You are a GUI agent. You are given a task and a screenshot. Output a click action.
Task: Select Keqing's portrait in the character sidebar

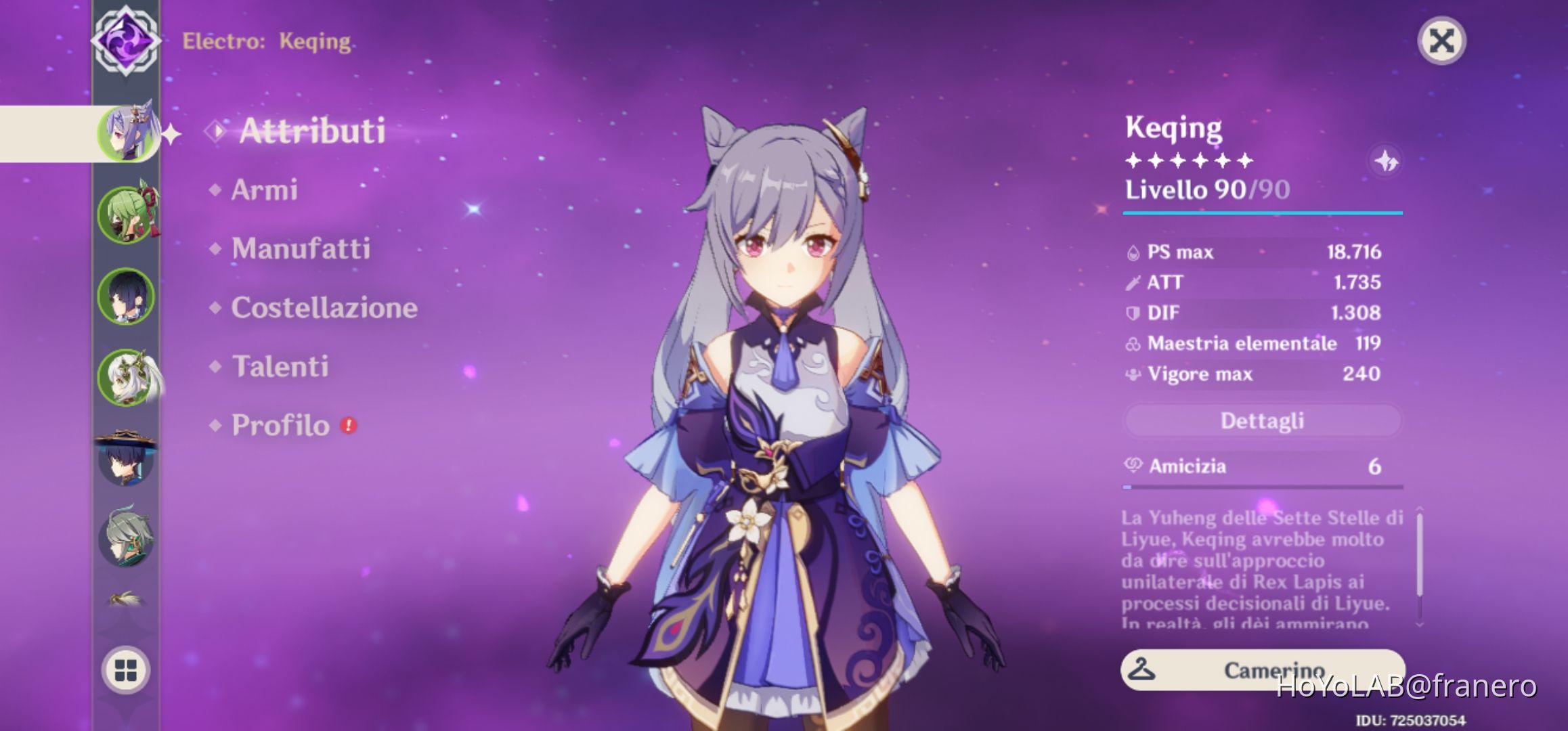click(x=129, y=133)
